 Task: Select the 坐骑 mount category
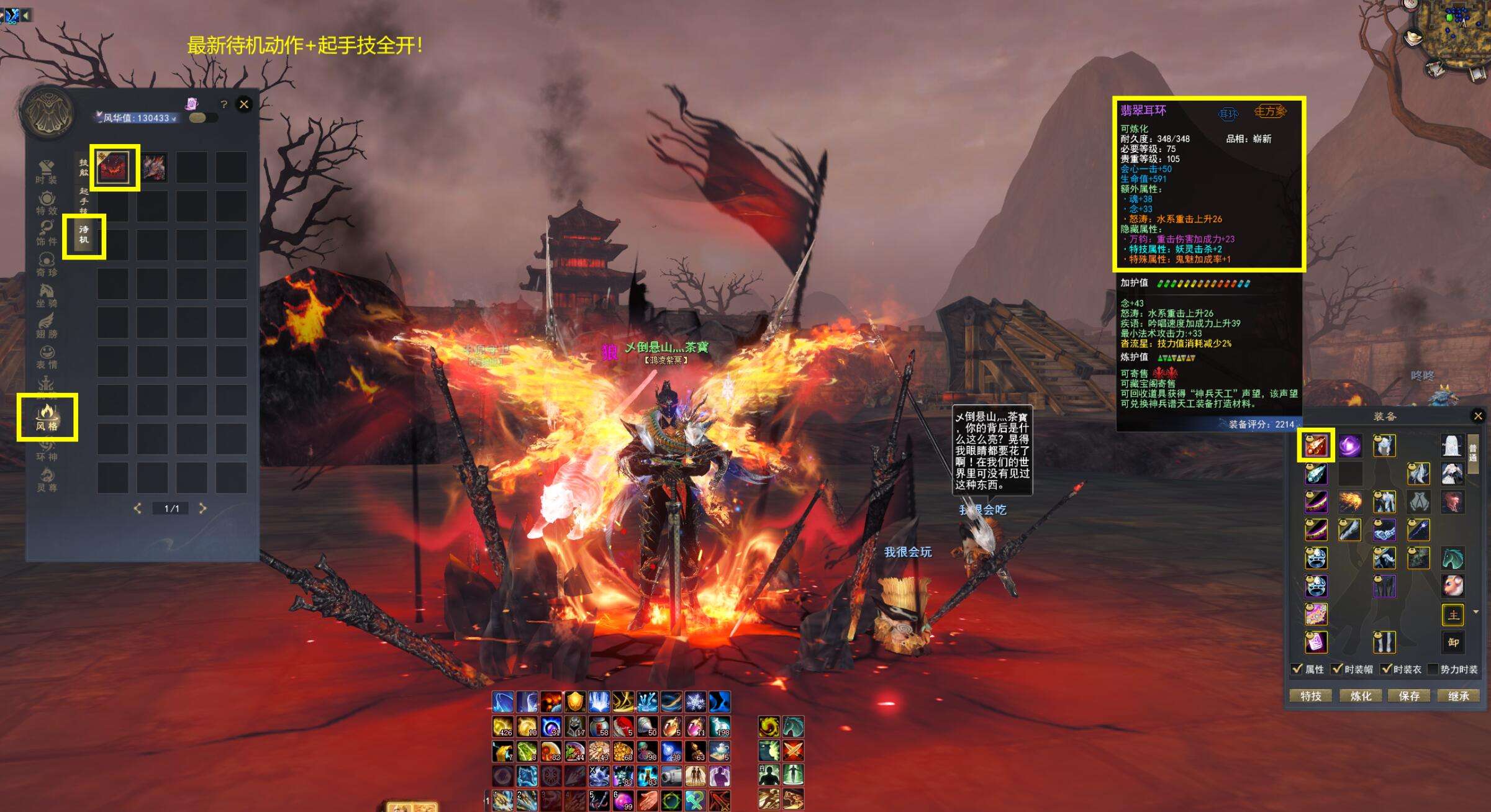point(47,295)
